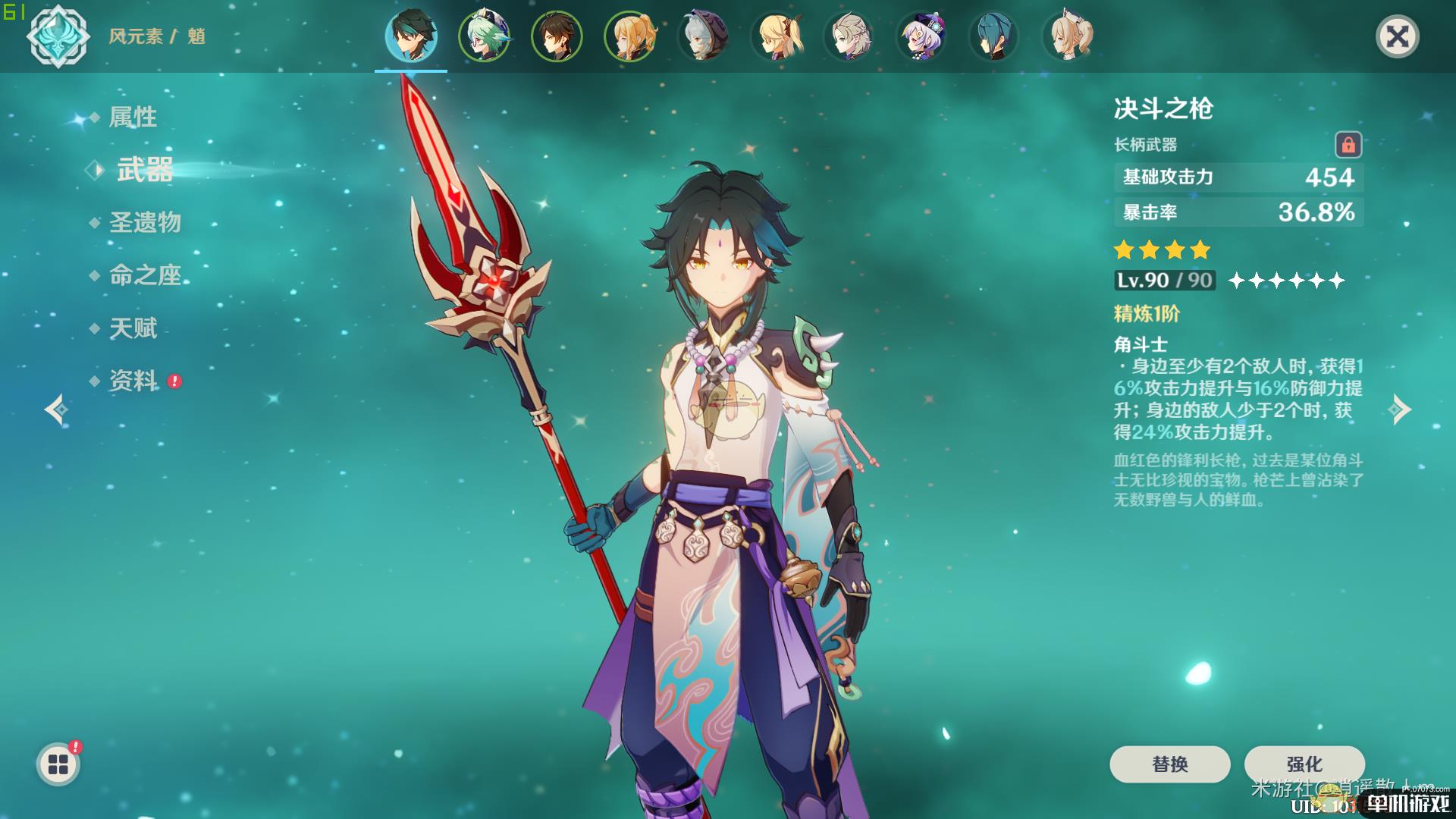The height and width of the screenshot is (819, 1456).
Task: Open the four-square grid menu button
Action: tap(58, 764)
